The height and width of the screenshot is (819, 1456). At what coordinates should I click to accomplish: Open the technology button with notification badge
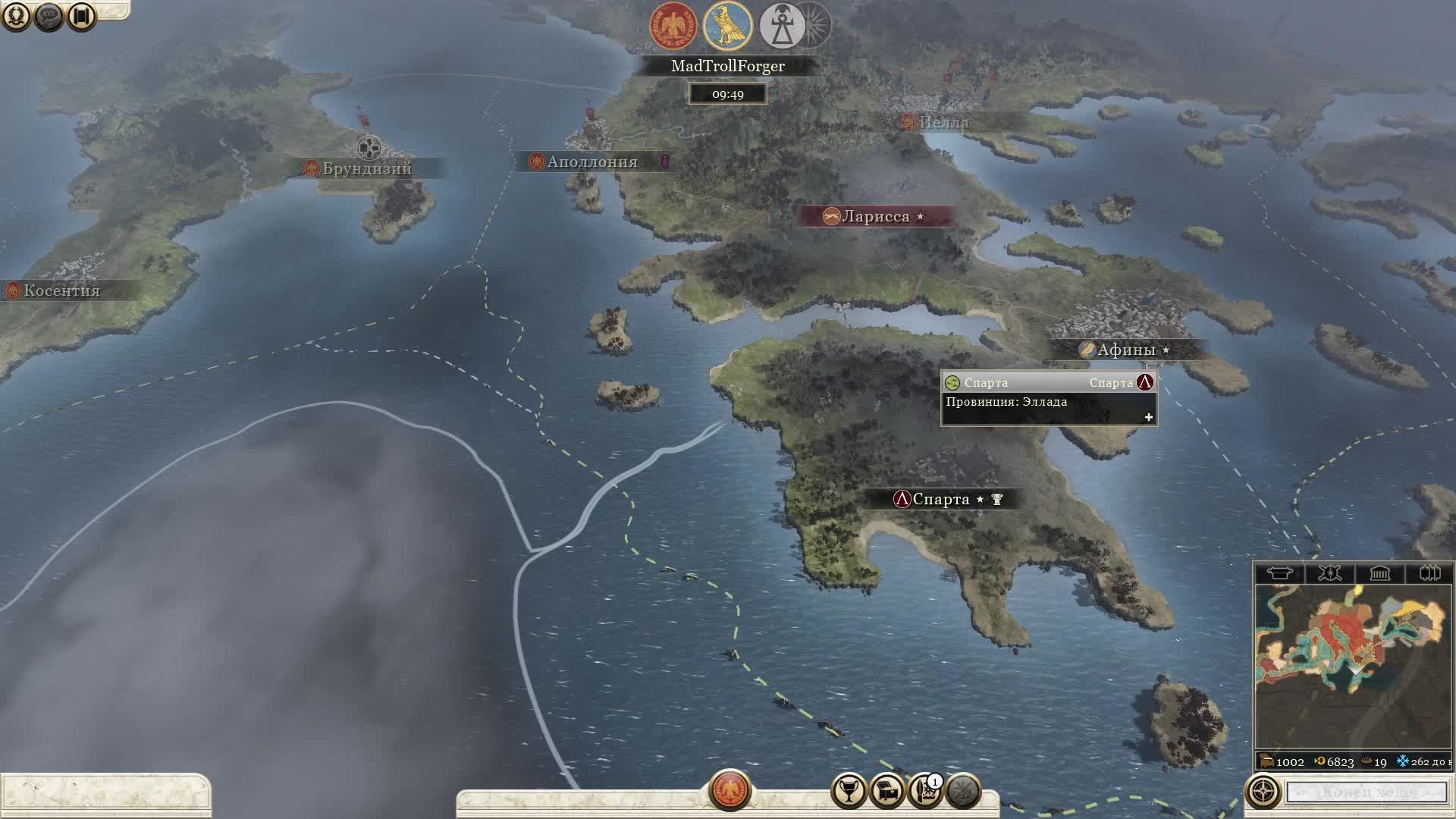click(x=924, y=791)
